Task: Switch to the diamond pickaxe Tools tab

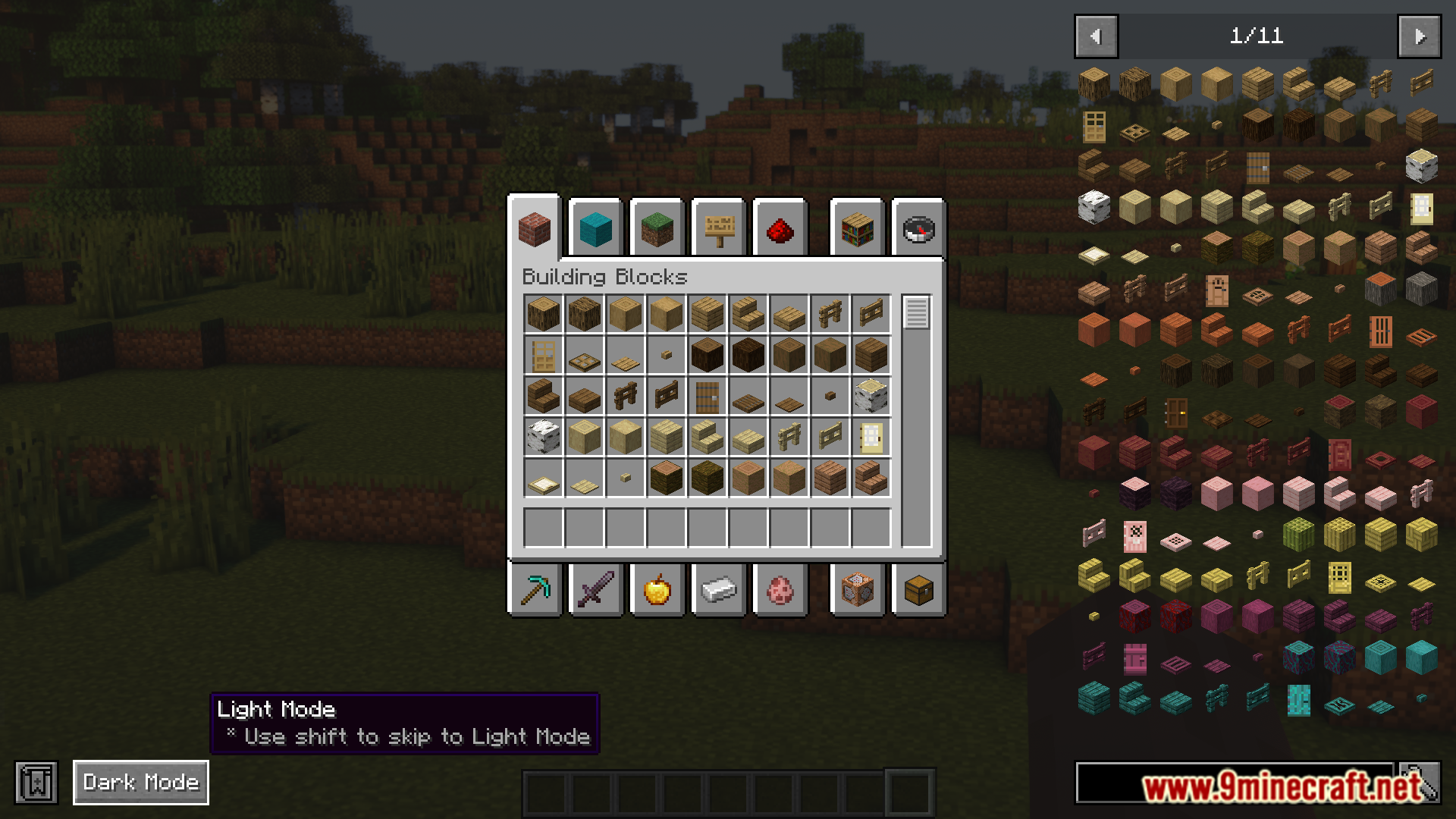Action: click(x=535, y=589)
